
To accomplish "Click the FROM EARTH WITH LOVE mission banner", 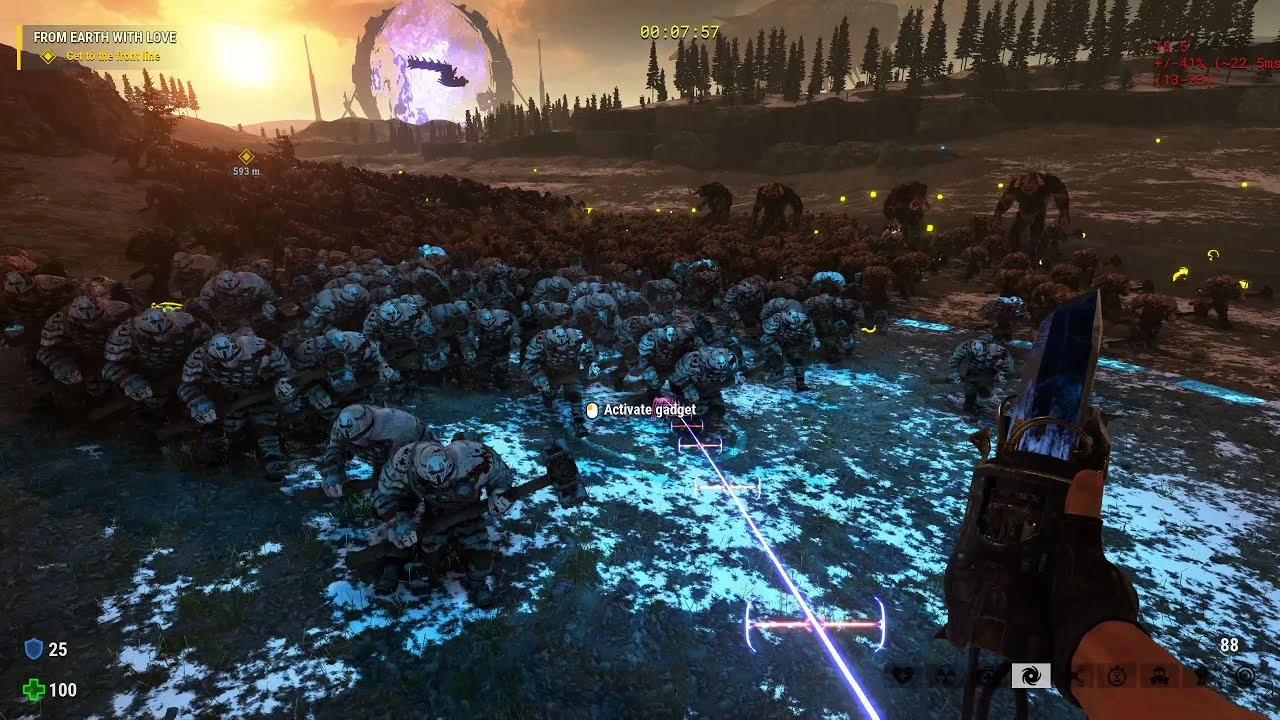I will pyautogui.click(x=105, y=36).
